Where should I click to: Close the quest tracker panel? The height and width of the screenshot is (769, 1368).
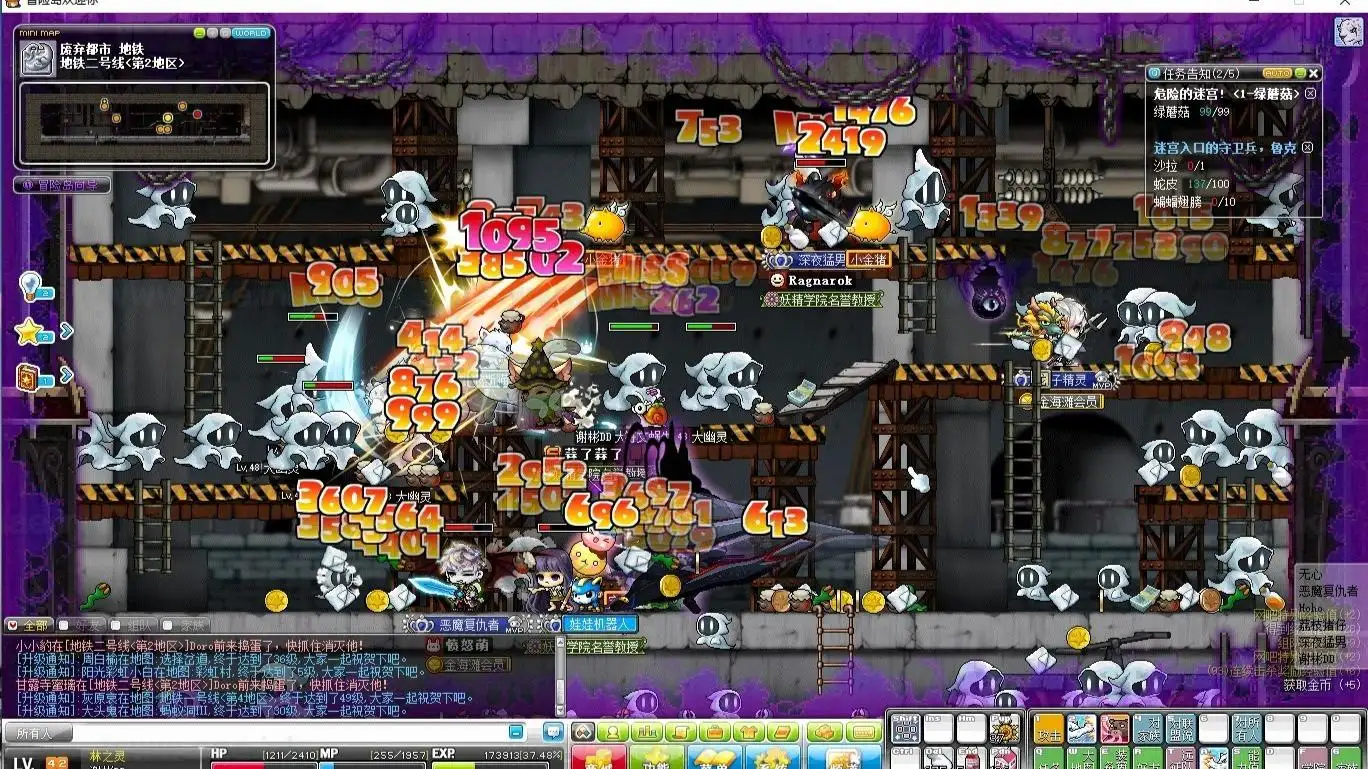[x=1314, y=73]
